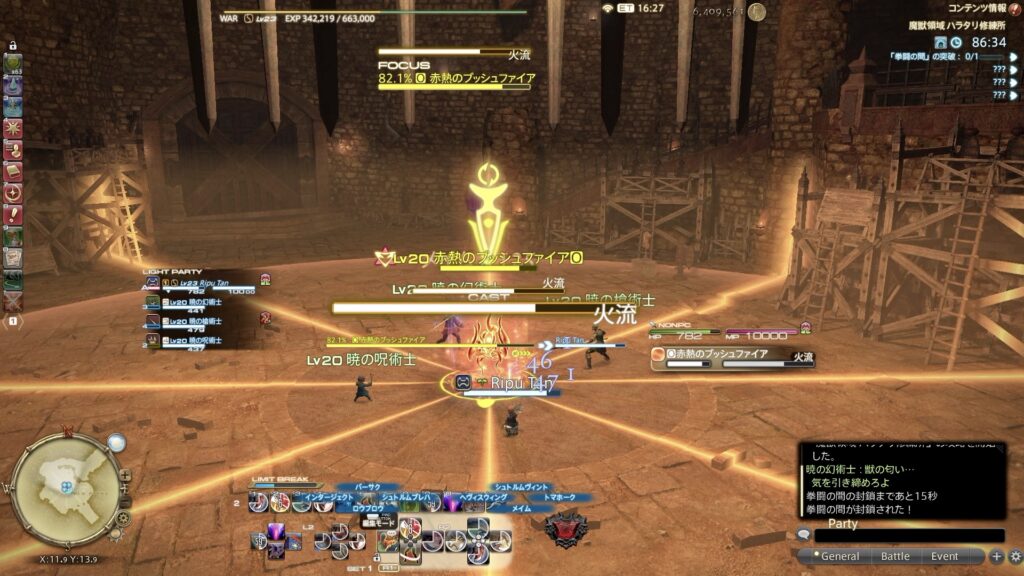Image resolution: width=1024 pixels, height=576 pixels.
Task: Open the Event chat tab
Action: click(944, 556)
